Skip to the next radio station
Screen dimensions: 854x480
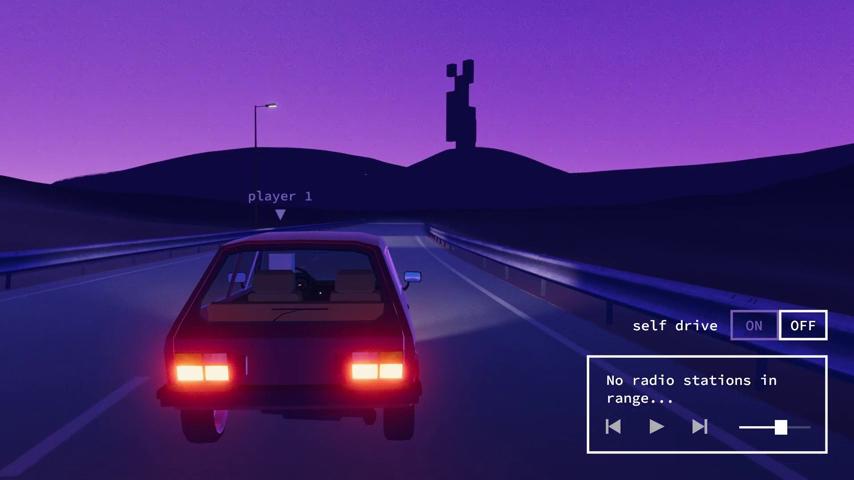700,427
